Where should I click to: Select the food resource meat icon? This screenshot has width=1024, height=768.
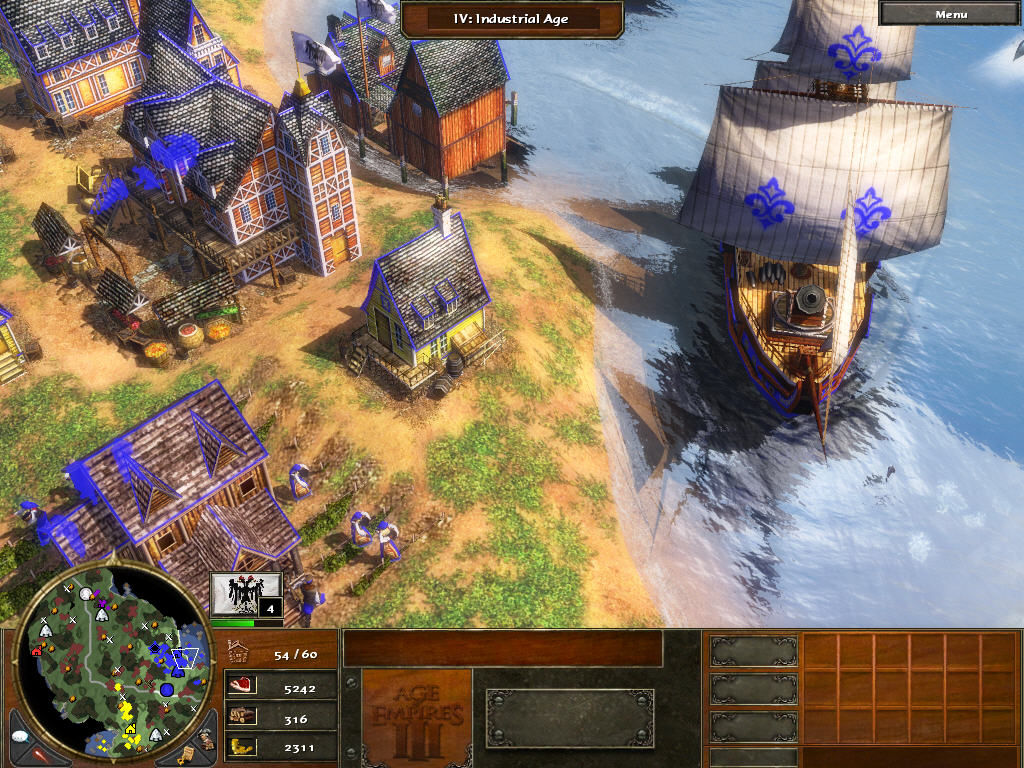point(242,687)
